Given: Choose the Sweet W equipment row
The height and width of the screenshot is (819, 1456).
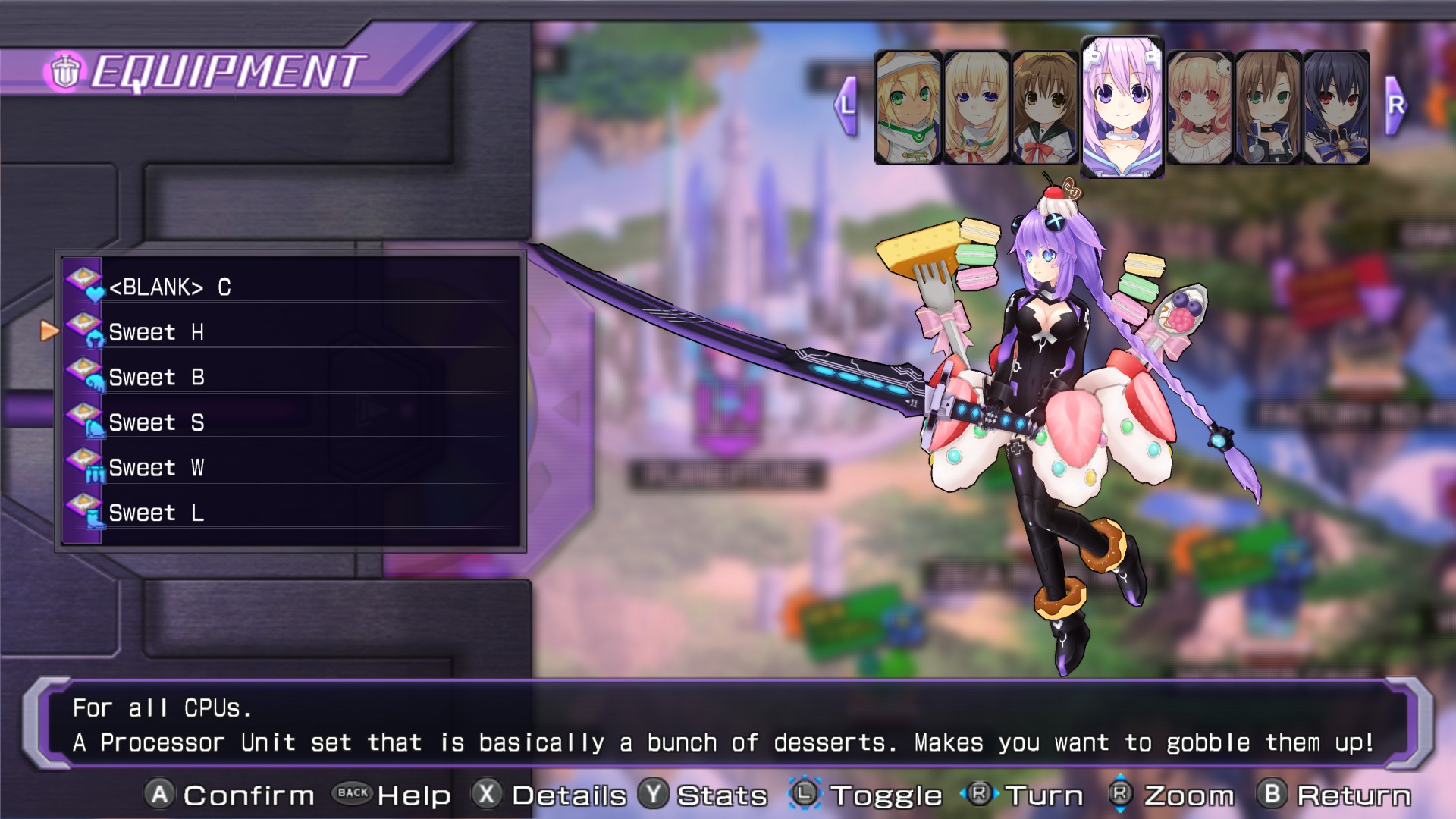Looking at the screenshot, I should pyautogui.click(x=291, y=467).
